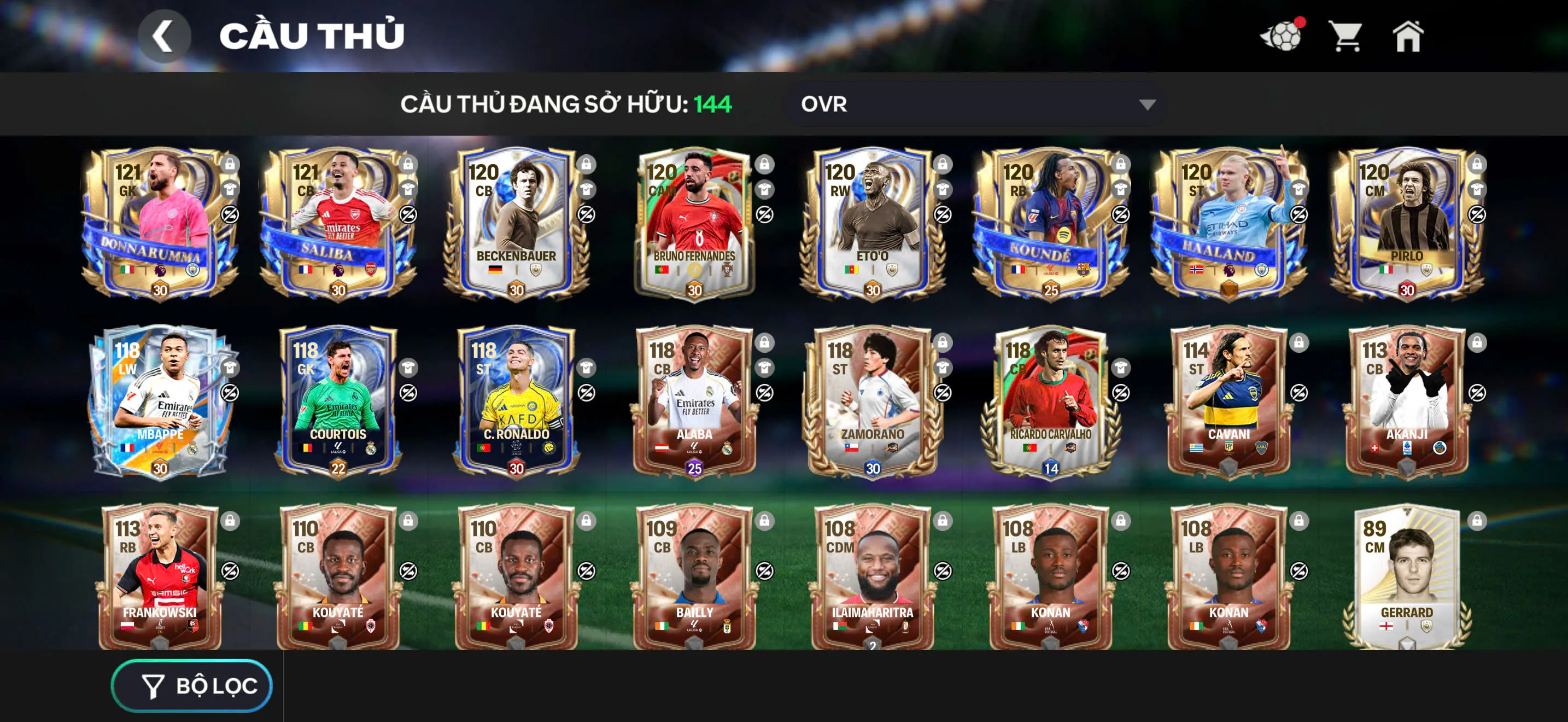The image size is (1568, 722).
Task: Pick the Bruno Fernandes card
Action: click(x=694, y=223)
